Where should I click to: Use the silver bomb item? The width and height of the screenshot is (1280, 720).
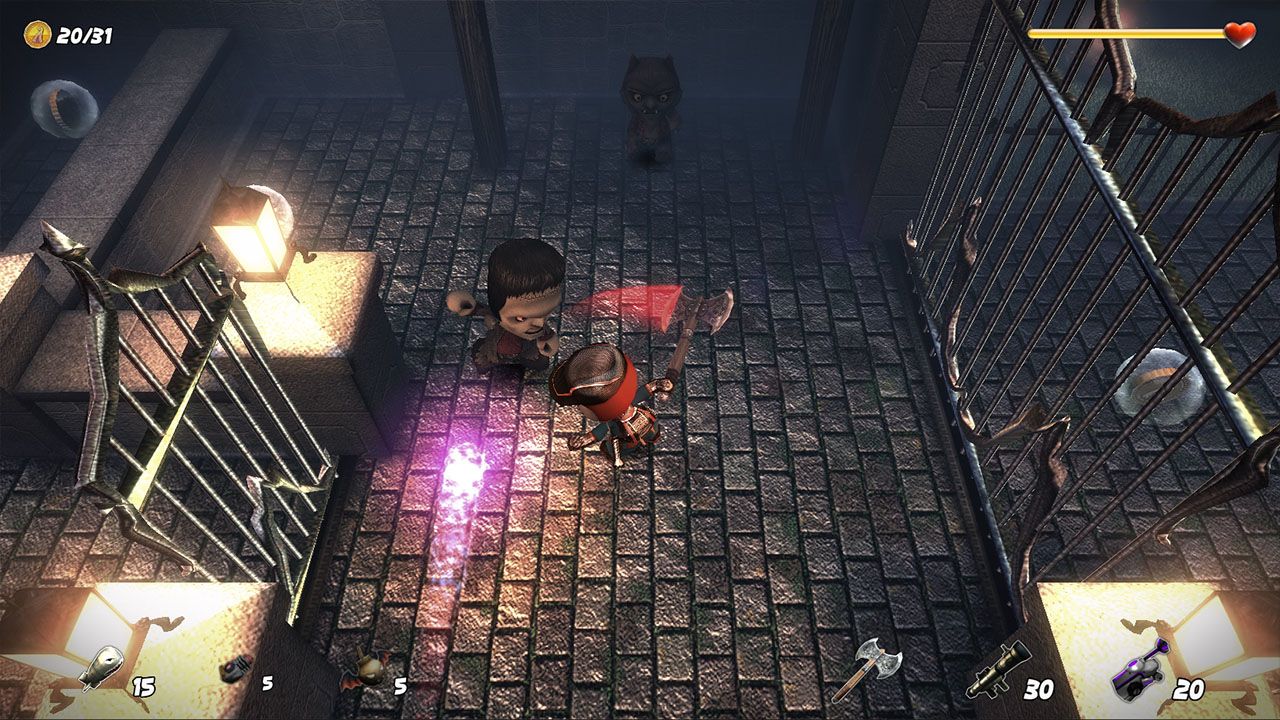pyautogui.click(x=102, y=668)
